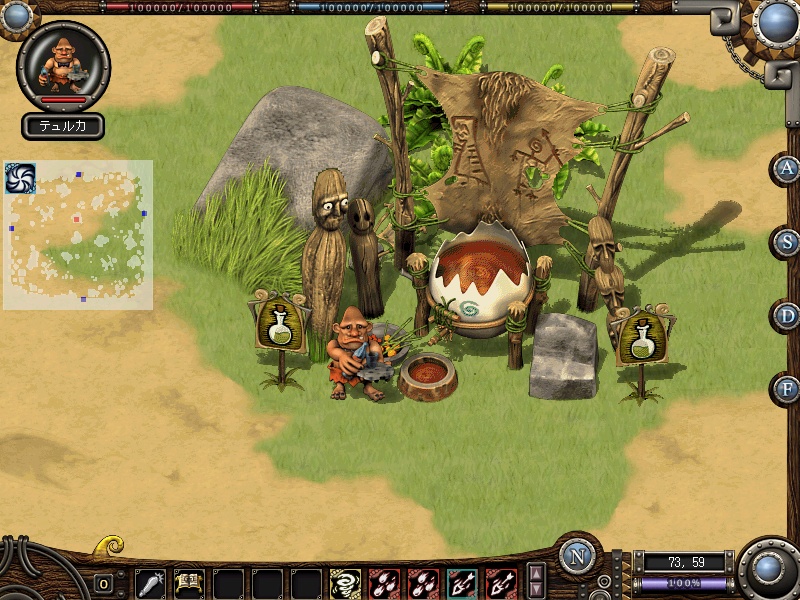Open the round S side button
The width and height of the screenshot is (800, 600).
click(x=786, y=242)
